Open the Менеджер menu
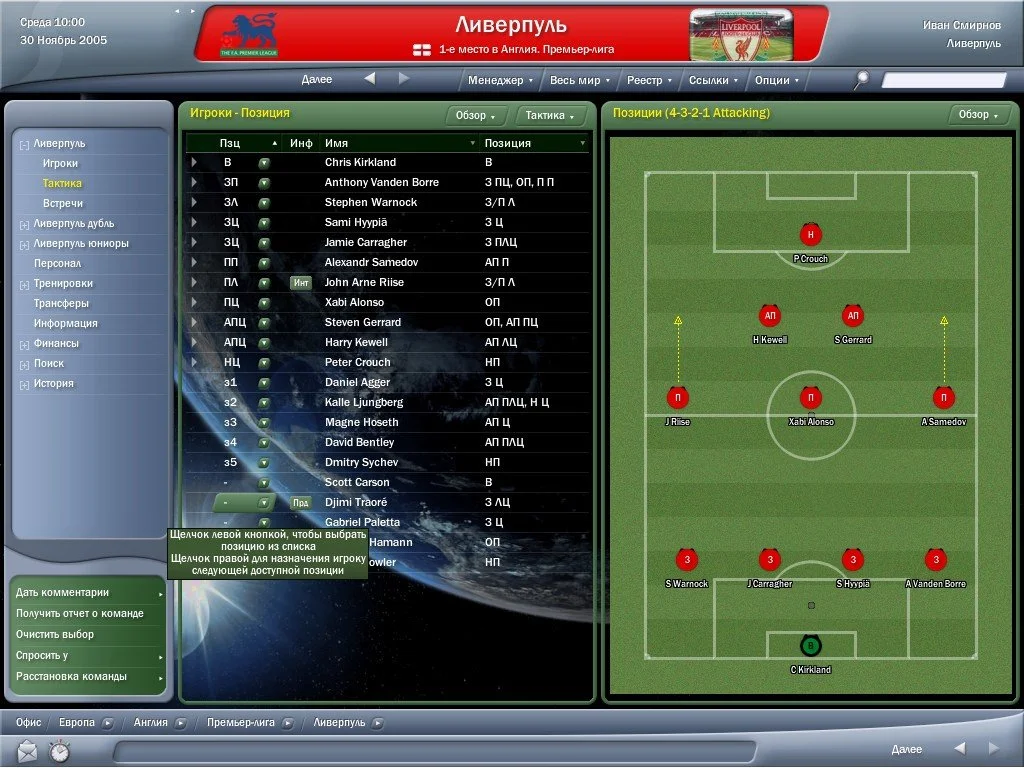The width and height of the screenshot is (1024, 768). [x=499, y=80]
